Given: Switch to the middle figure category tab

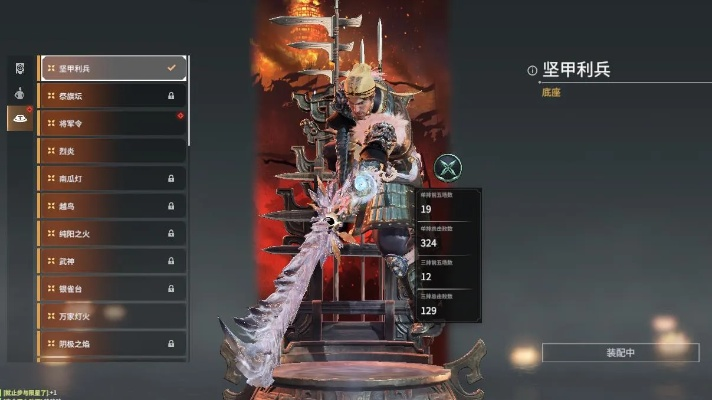Looking at the screenshot, I should click(x=19, y=93).
